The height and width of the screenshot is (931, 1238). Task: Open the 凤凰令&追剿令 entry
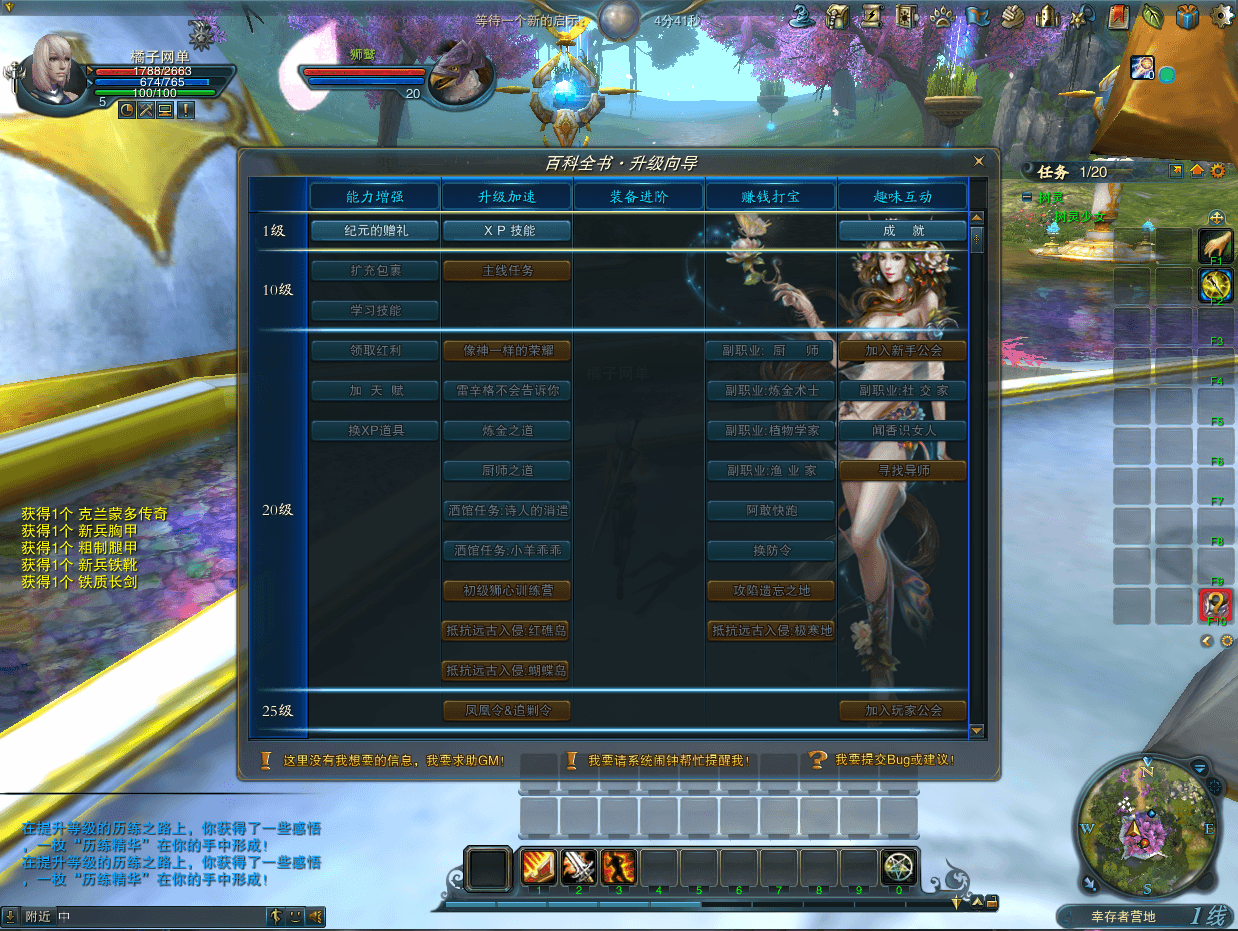pyautogui.click(x=507, y=711)
